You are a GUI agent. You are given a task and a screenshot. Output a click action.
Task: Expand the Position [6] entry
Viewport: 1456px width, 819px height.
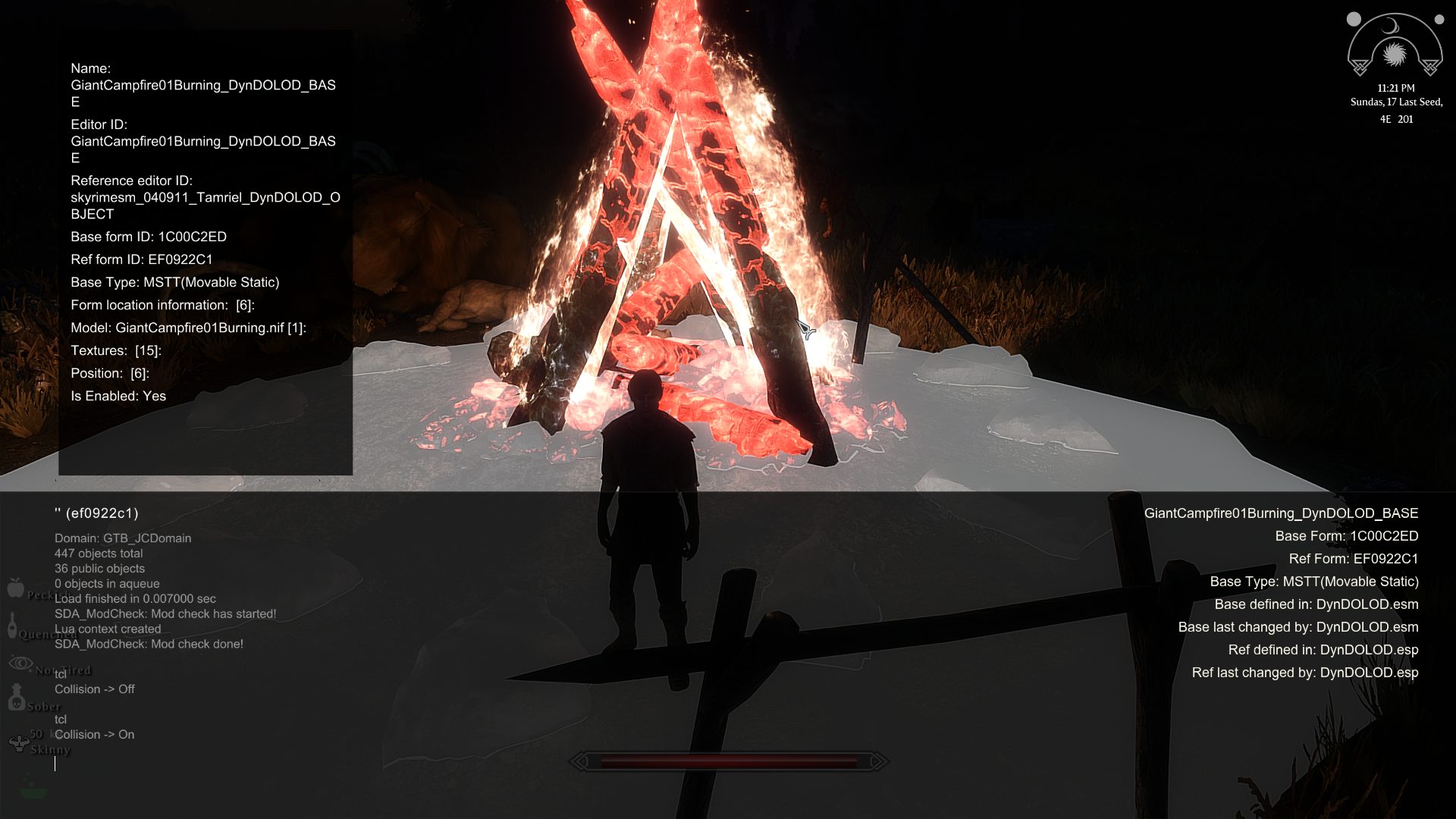(x=110, y=373)
